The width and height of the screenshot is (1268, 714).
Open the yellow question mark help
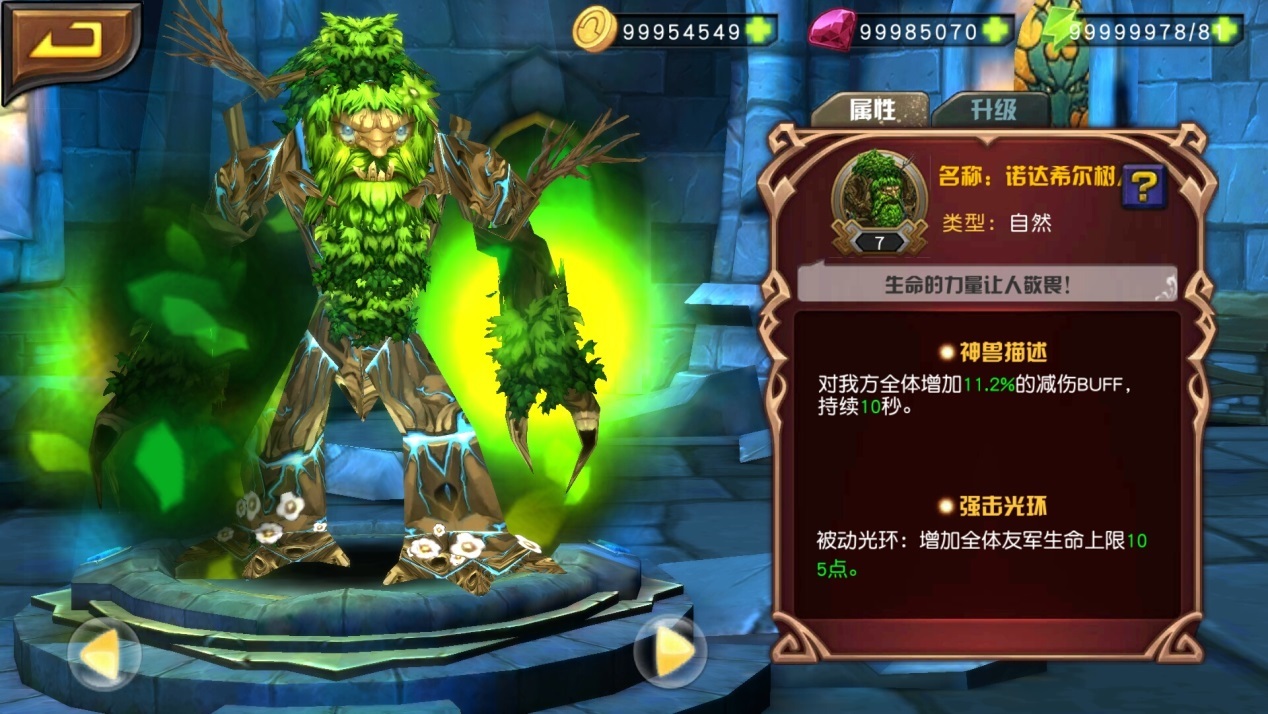coord(1144,186)
